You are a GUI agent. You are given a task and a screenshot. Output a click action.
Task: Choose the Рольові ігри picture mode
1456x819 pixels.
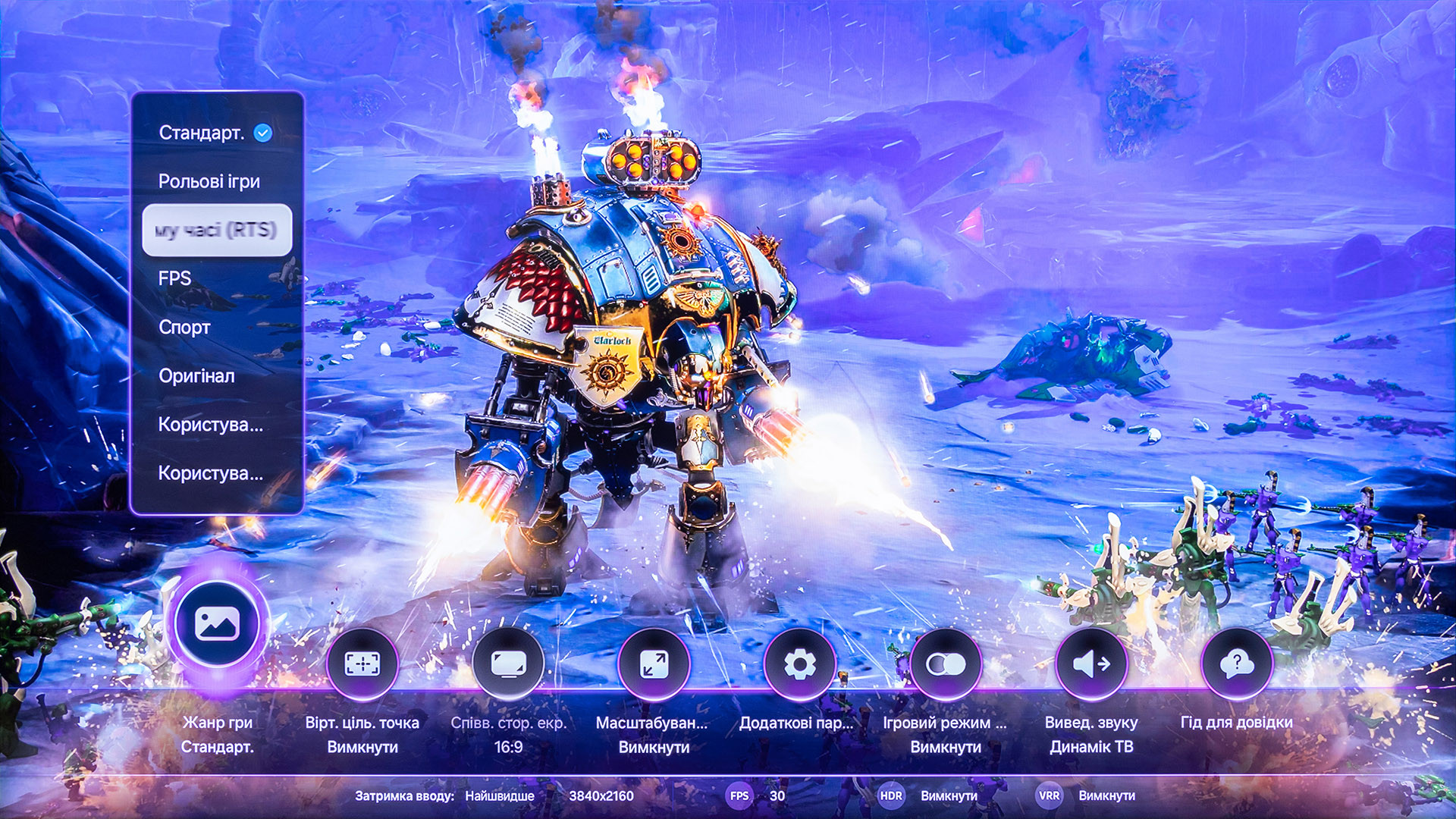pos(209,182)
